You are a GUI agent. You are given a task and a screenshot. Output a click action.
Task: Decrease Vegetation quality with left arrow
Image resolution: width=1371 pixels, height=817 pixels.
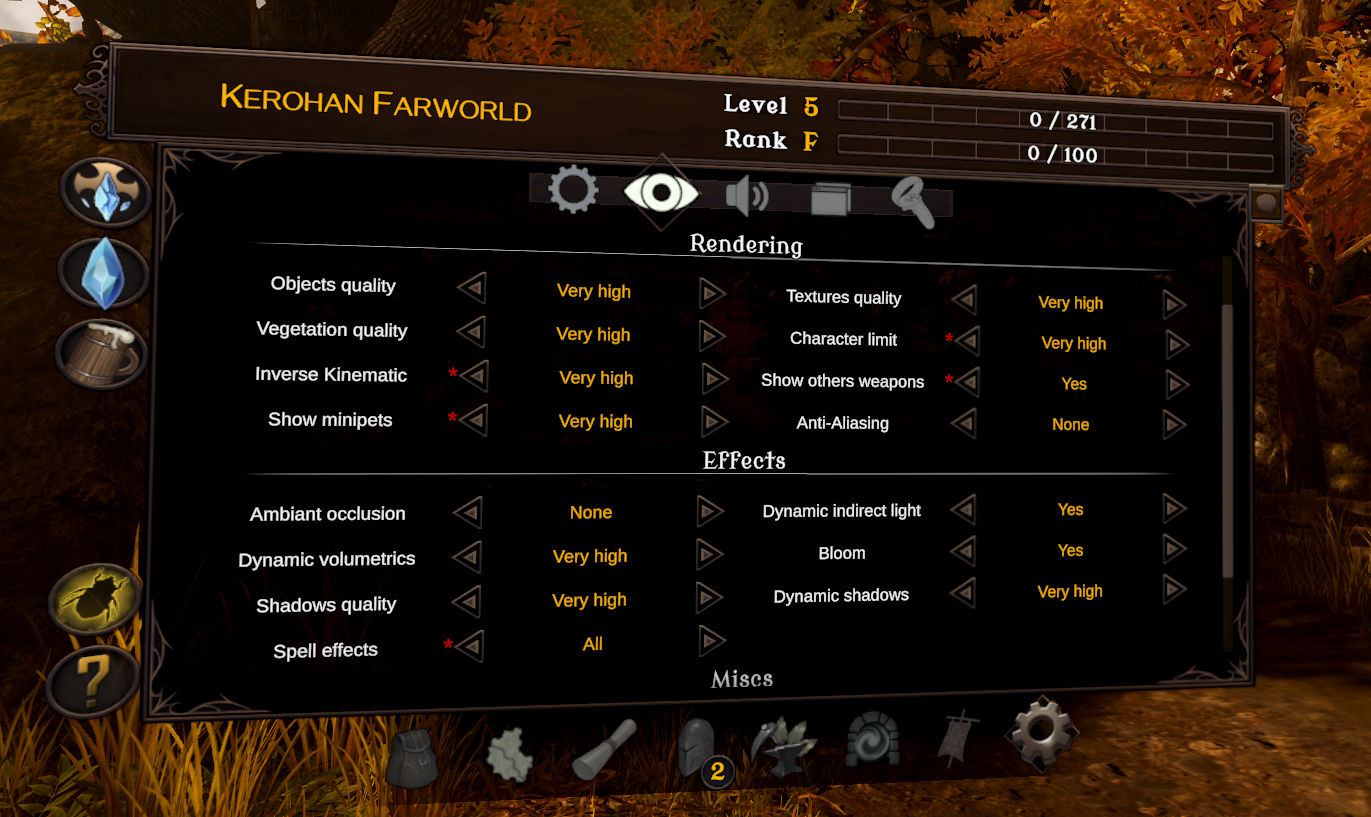point(471,332)
